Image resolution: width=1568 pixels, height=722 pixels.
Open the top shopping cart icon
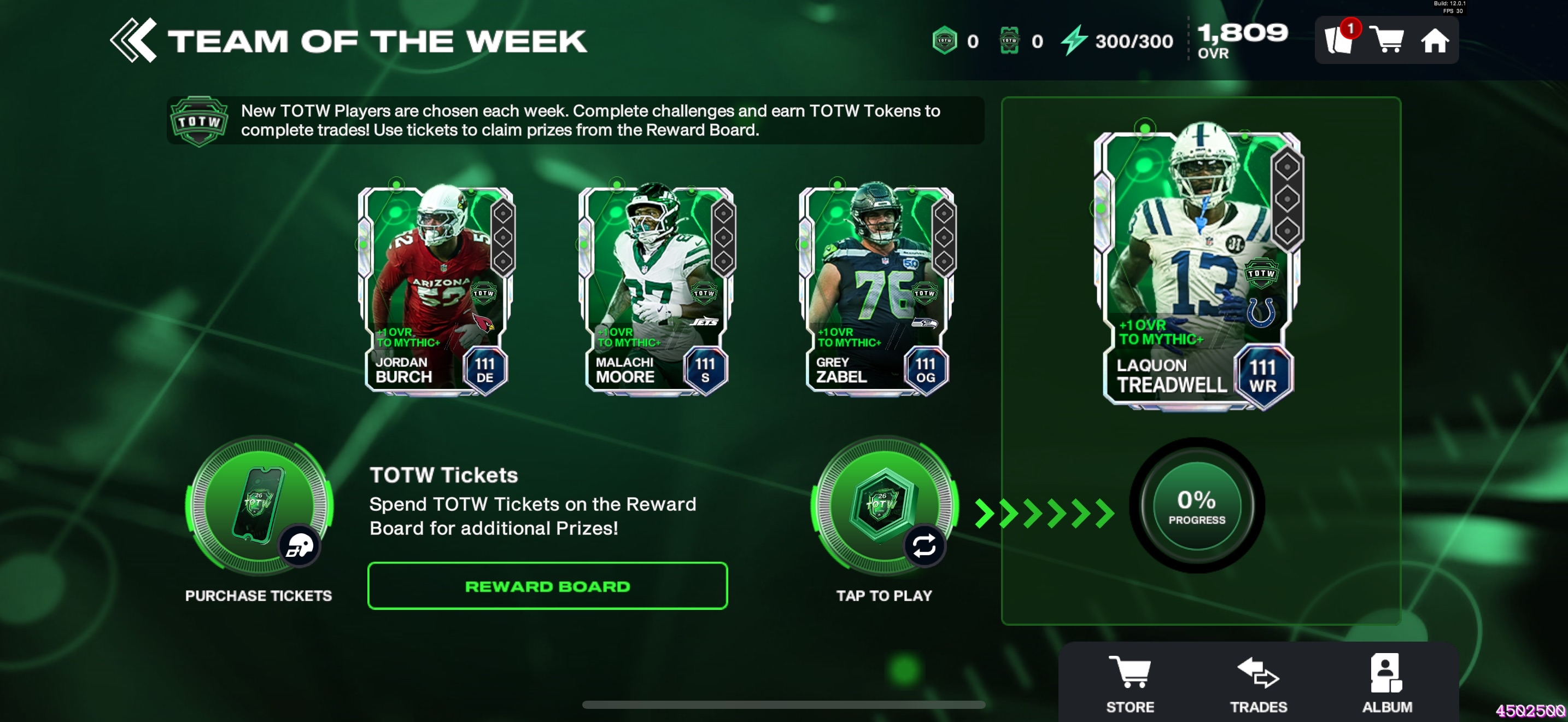click(x=1386, y=41)
